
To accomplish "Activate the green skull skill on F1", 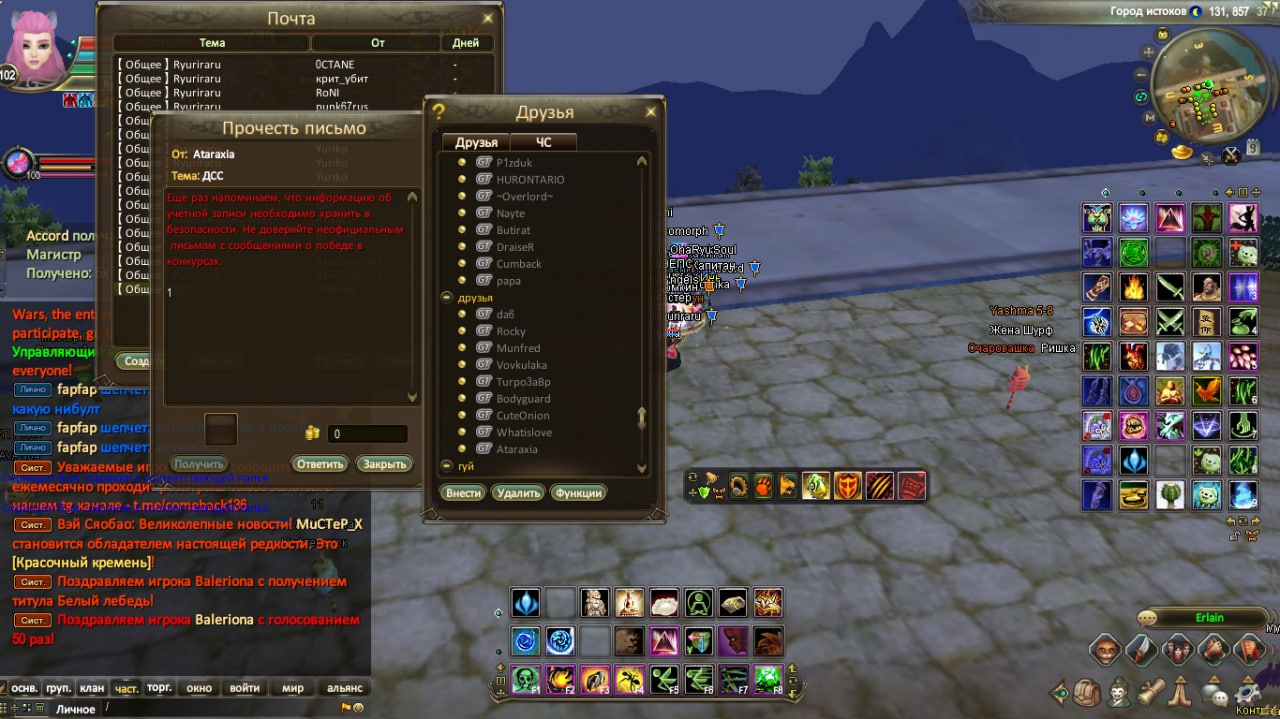I will point(526,679).
